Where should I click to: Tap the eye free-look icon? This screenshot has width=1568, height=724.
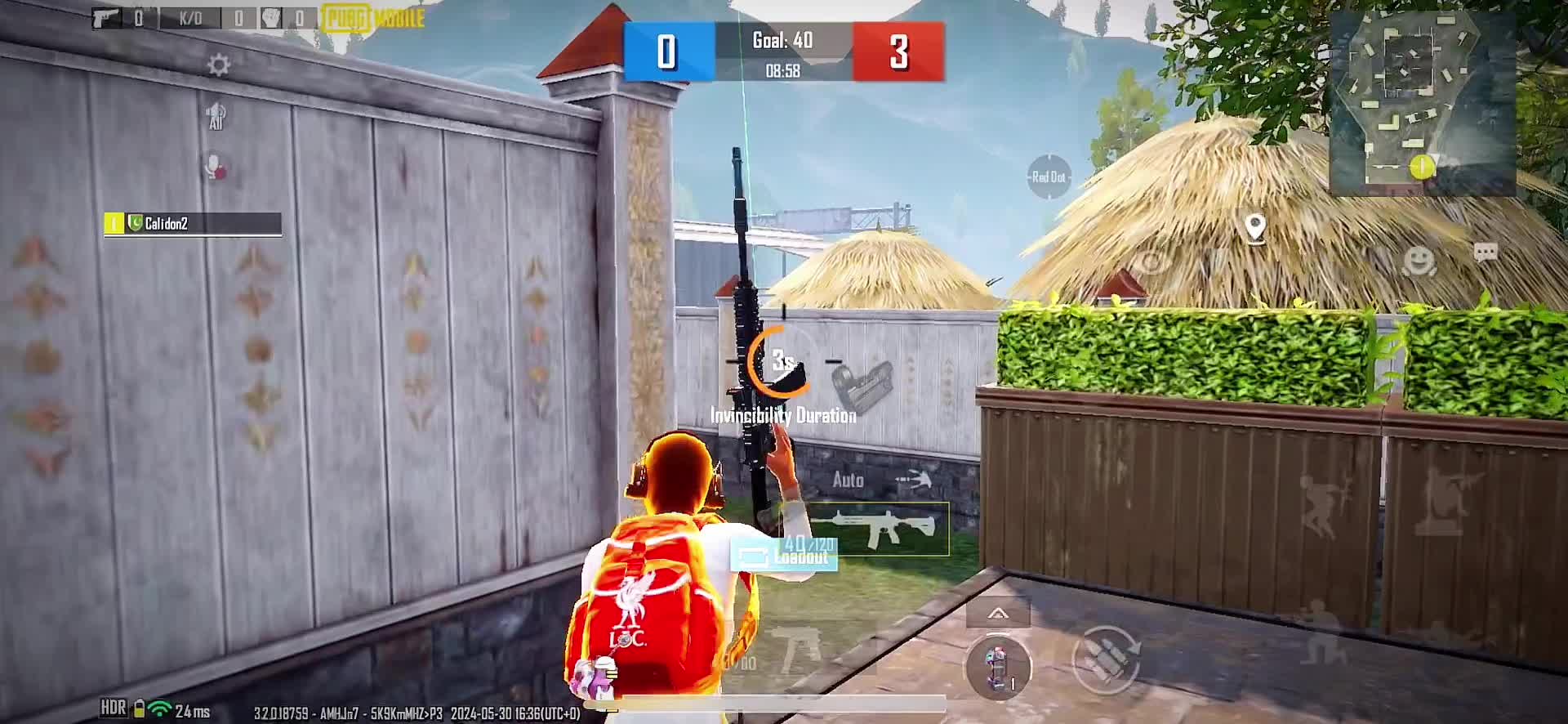click(1151, 261)
